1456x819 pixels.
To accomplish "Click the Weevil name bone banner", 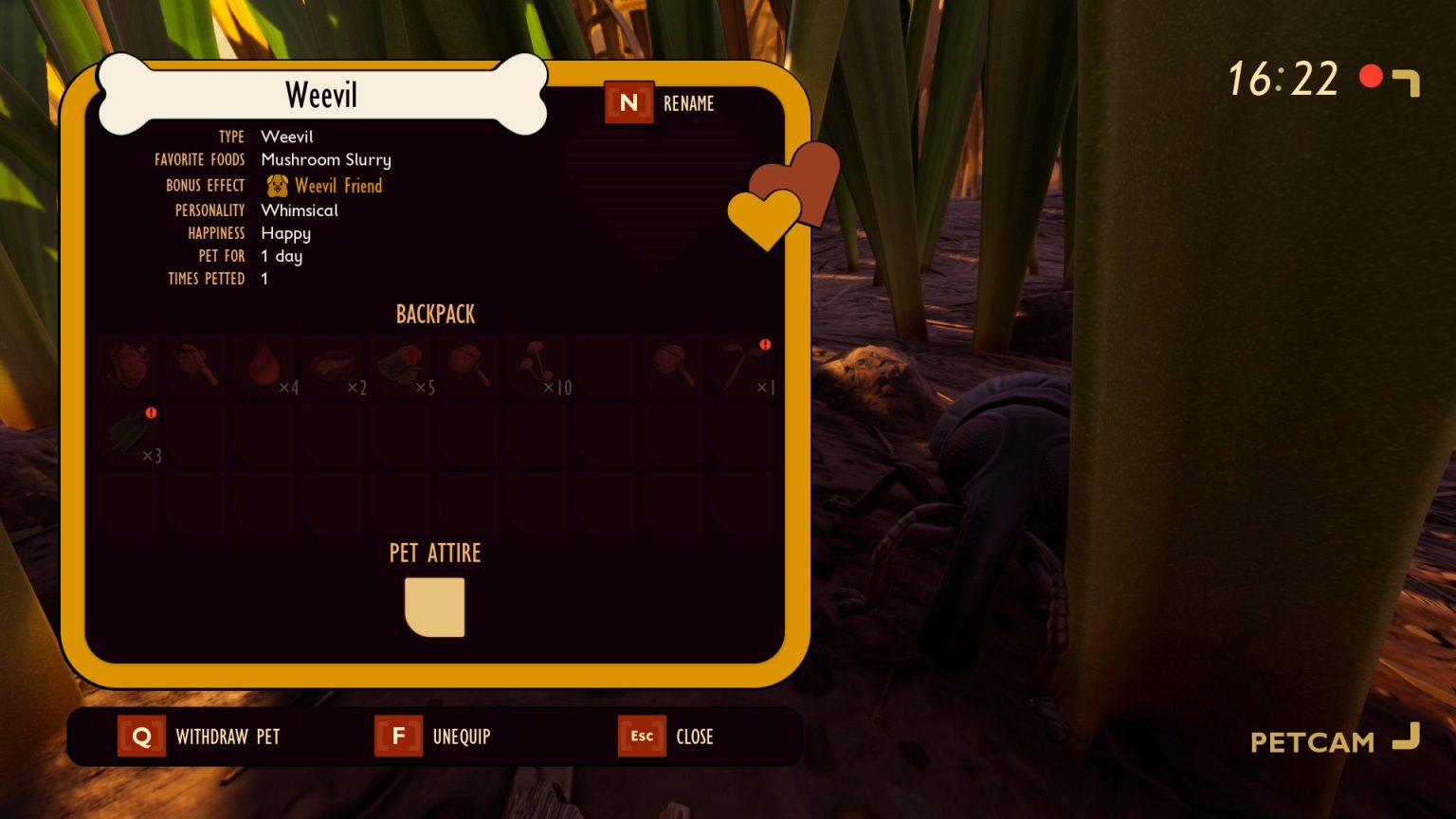I will point(321,94).
